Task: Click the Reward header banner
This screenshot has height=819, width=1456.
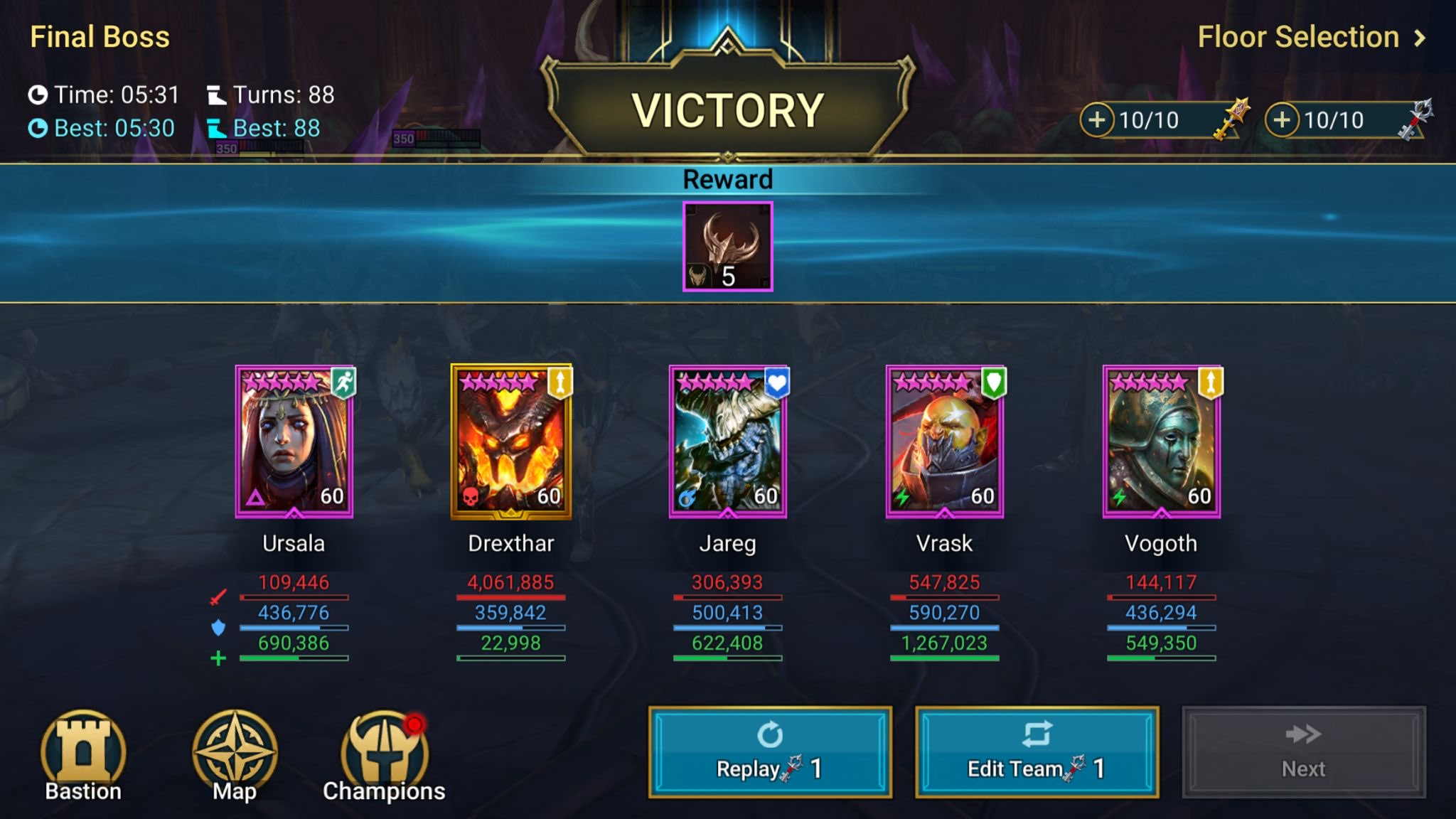Action: [x=727, y=179]
